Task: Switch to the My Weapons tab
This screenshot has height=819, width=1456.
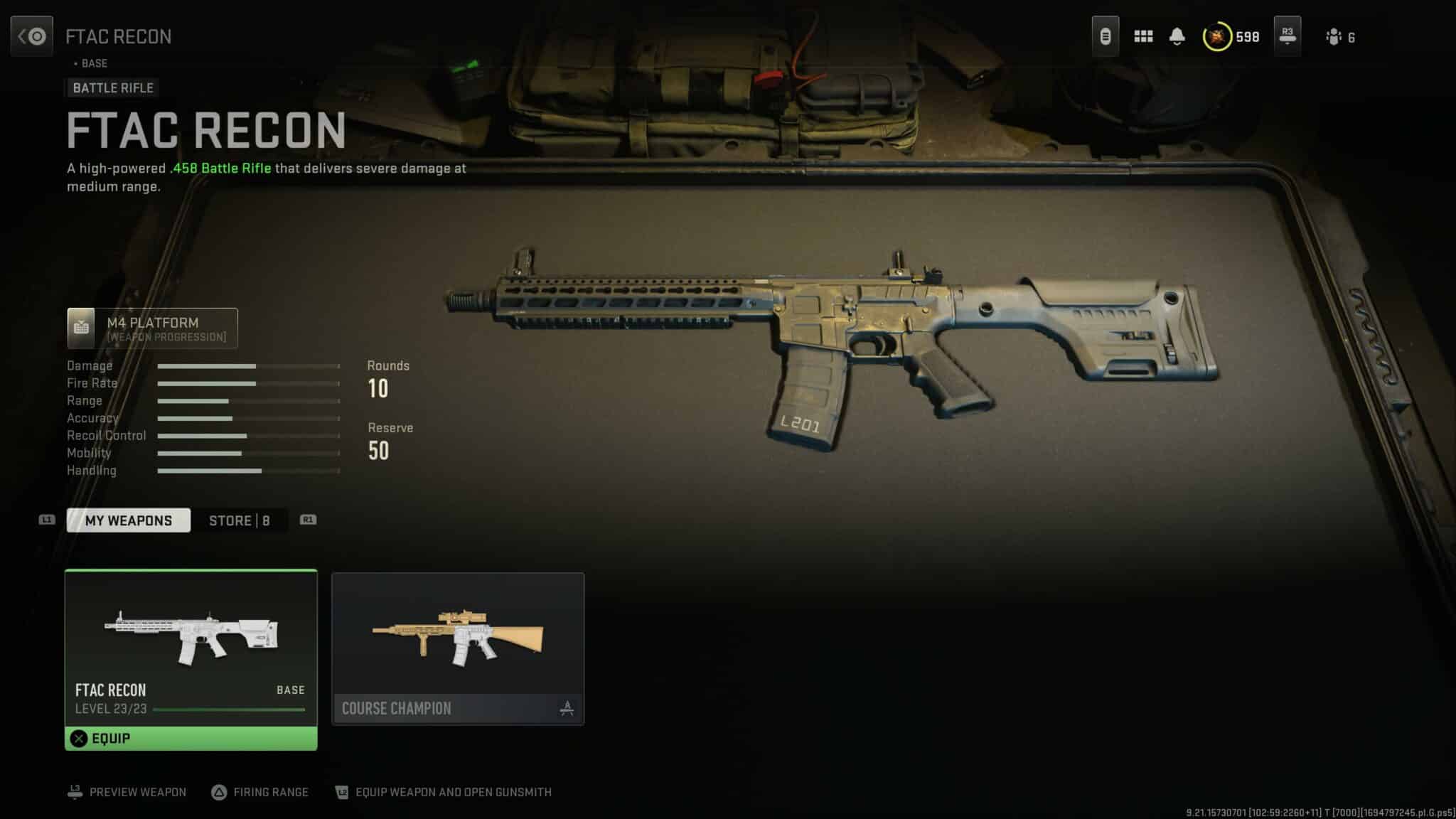Action: 129,520
